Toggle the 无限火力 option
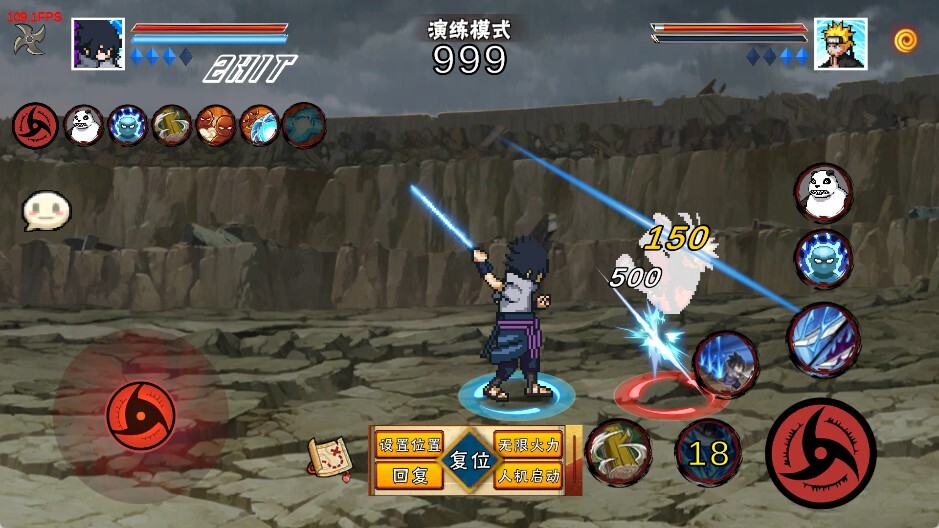Image resolution: width=939 pixels, height=528 pixels. tap(528, 444)
